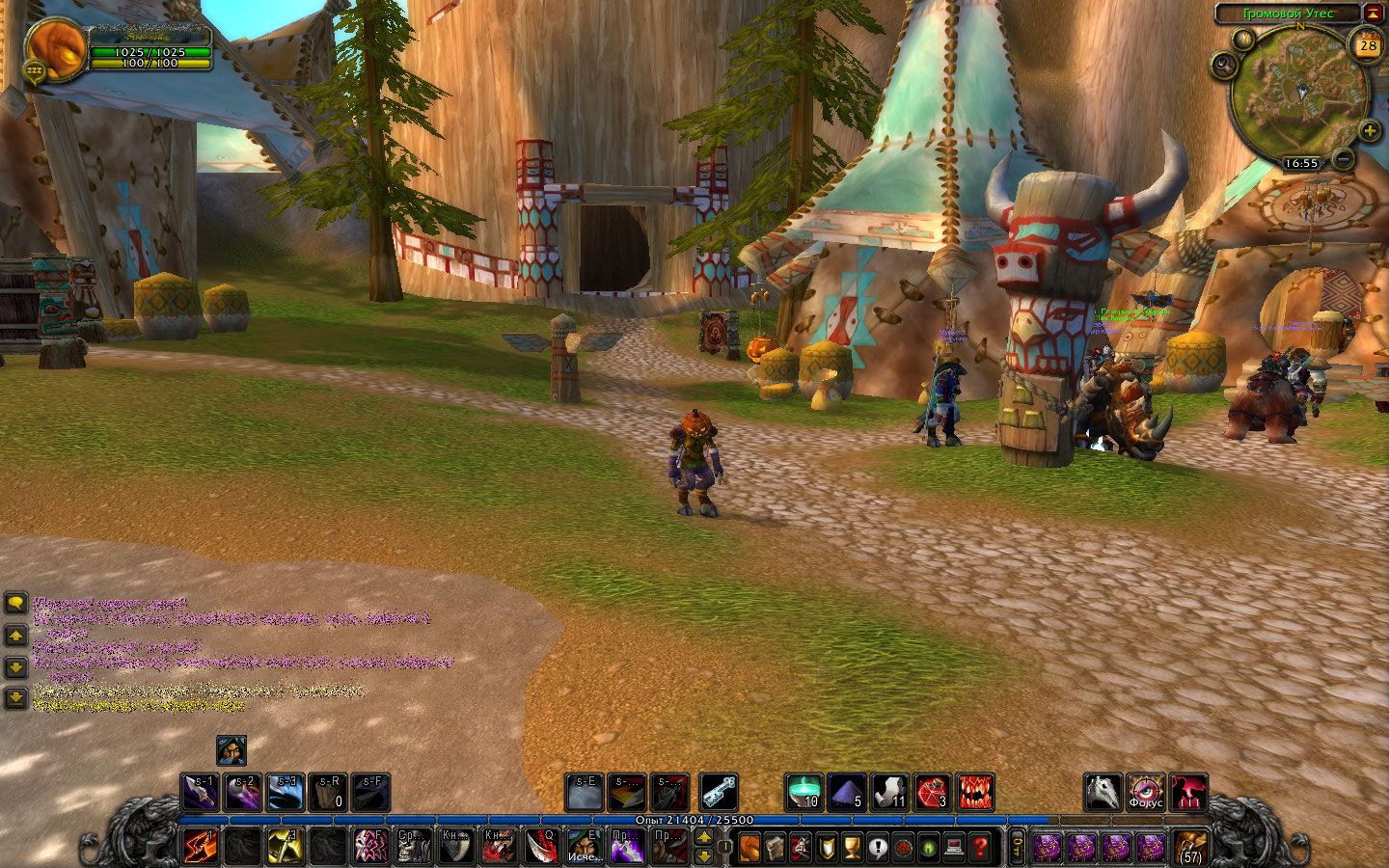This screenshot has height=868, width=1389.
Task: Zoom in the minimap with the plus button
Action: [x=1370, y=132]
